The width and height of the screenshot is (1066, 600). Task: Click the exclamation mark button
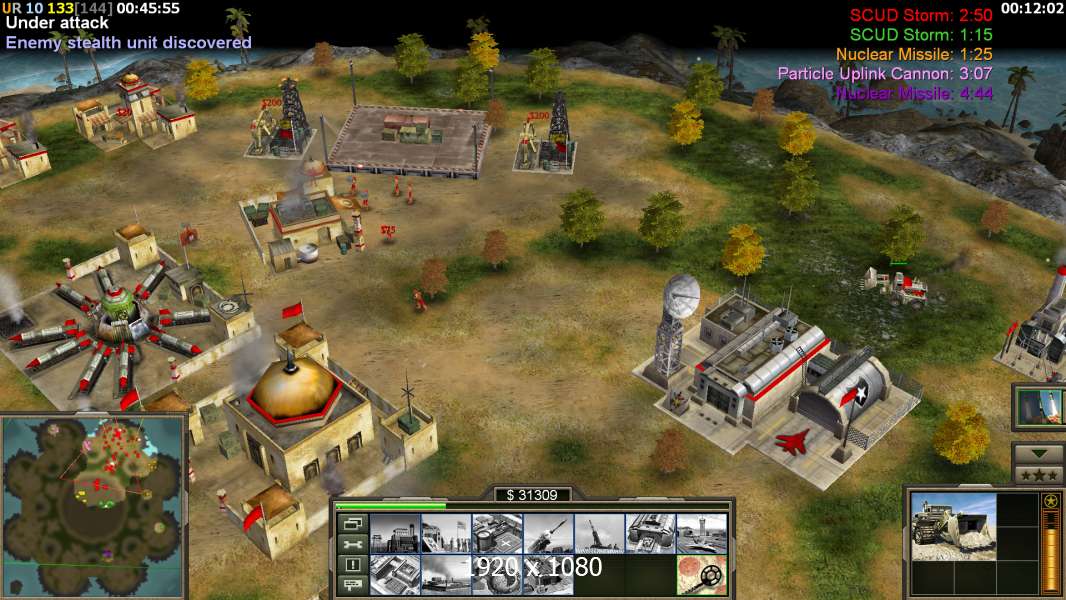(352, 565)
